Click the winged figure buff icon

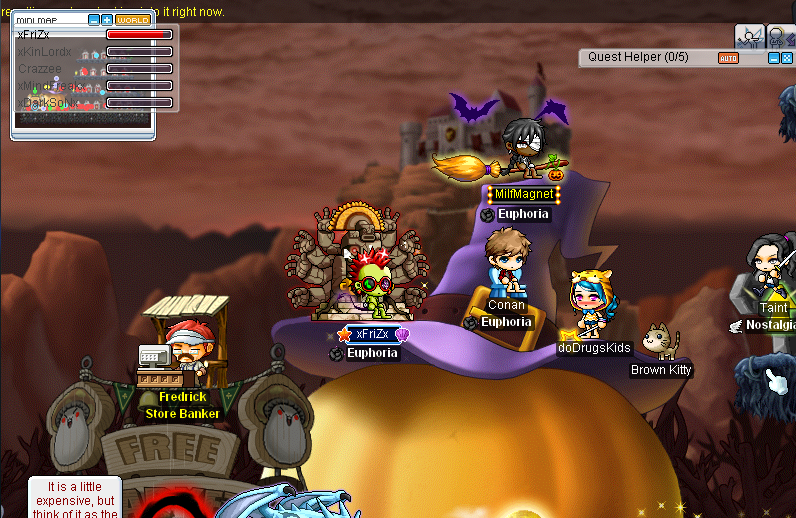coord(749,36)
